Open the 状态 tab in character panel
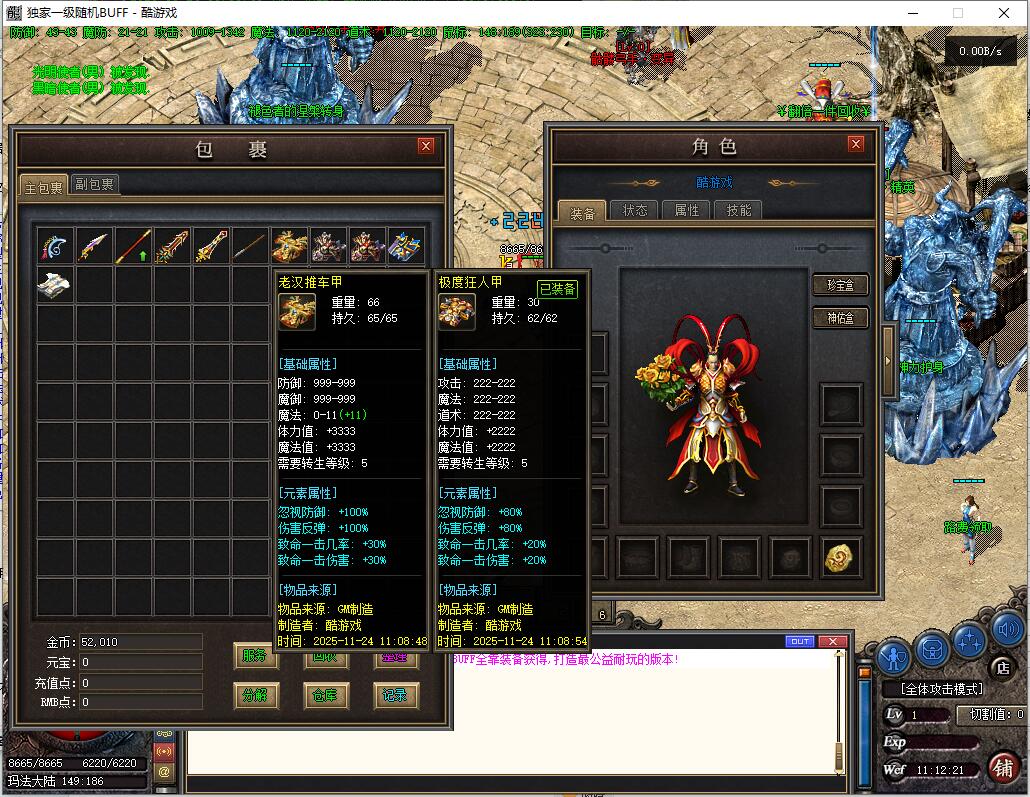 [635, 210]
